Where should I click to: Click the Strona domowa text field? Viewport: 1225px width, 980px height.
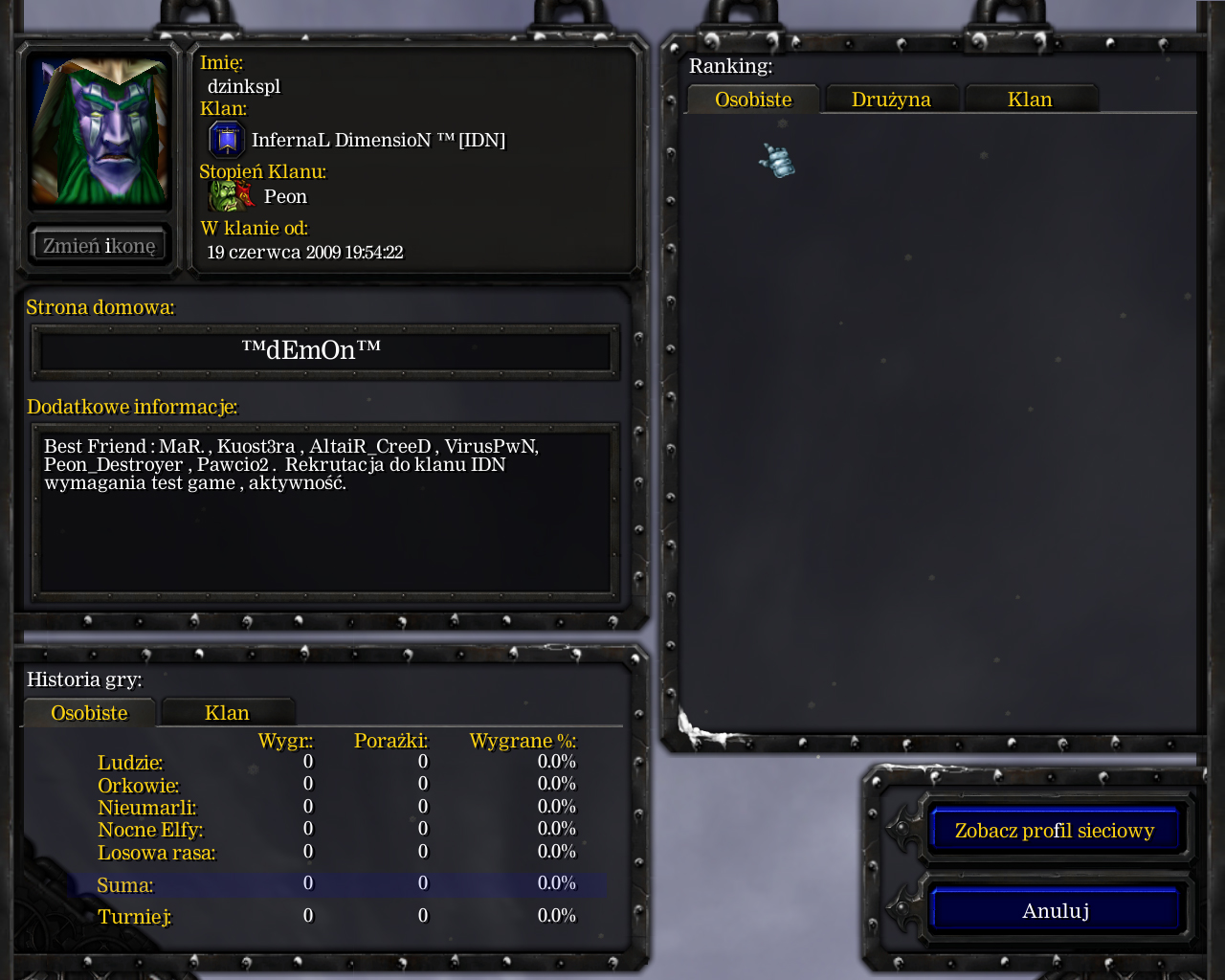325,351
